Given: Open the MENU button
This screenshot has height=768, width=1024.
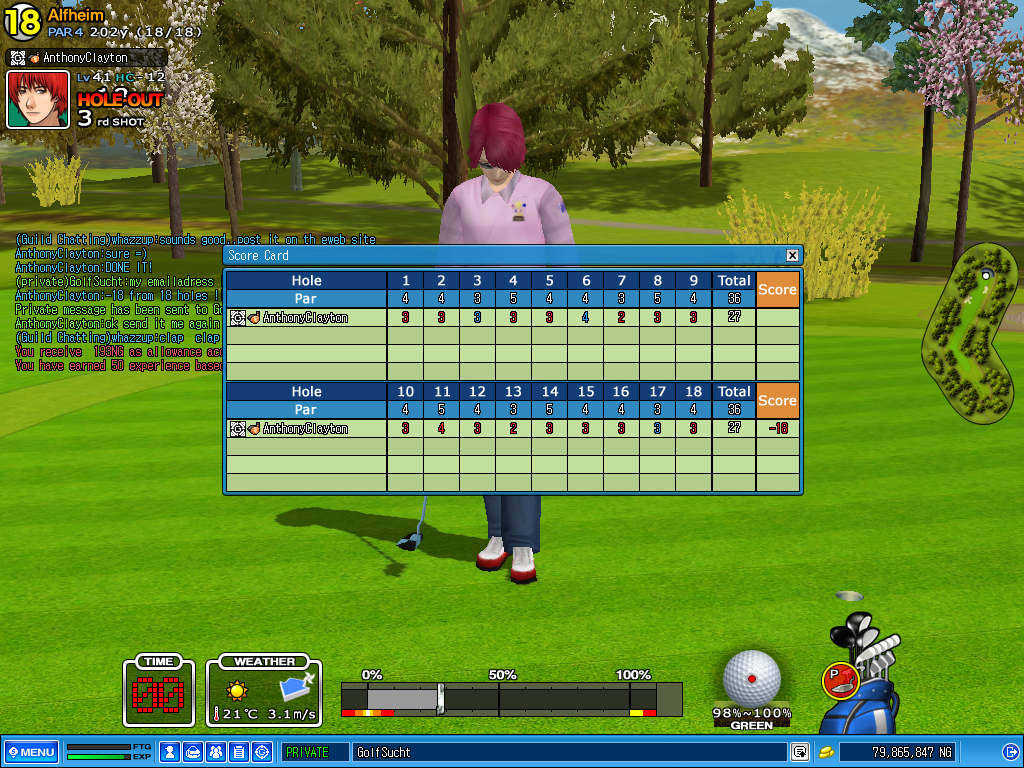Looking at the screenshot, I should tap(30, 752).
